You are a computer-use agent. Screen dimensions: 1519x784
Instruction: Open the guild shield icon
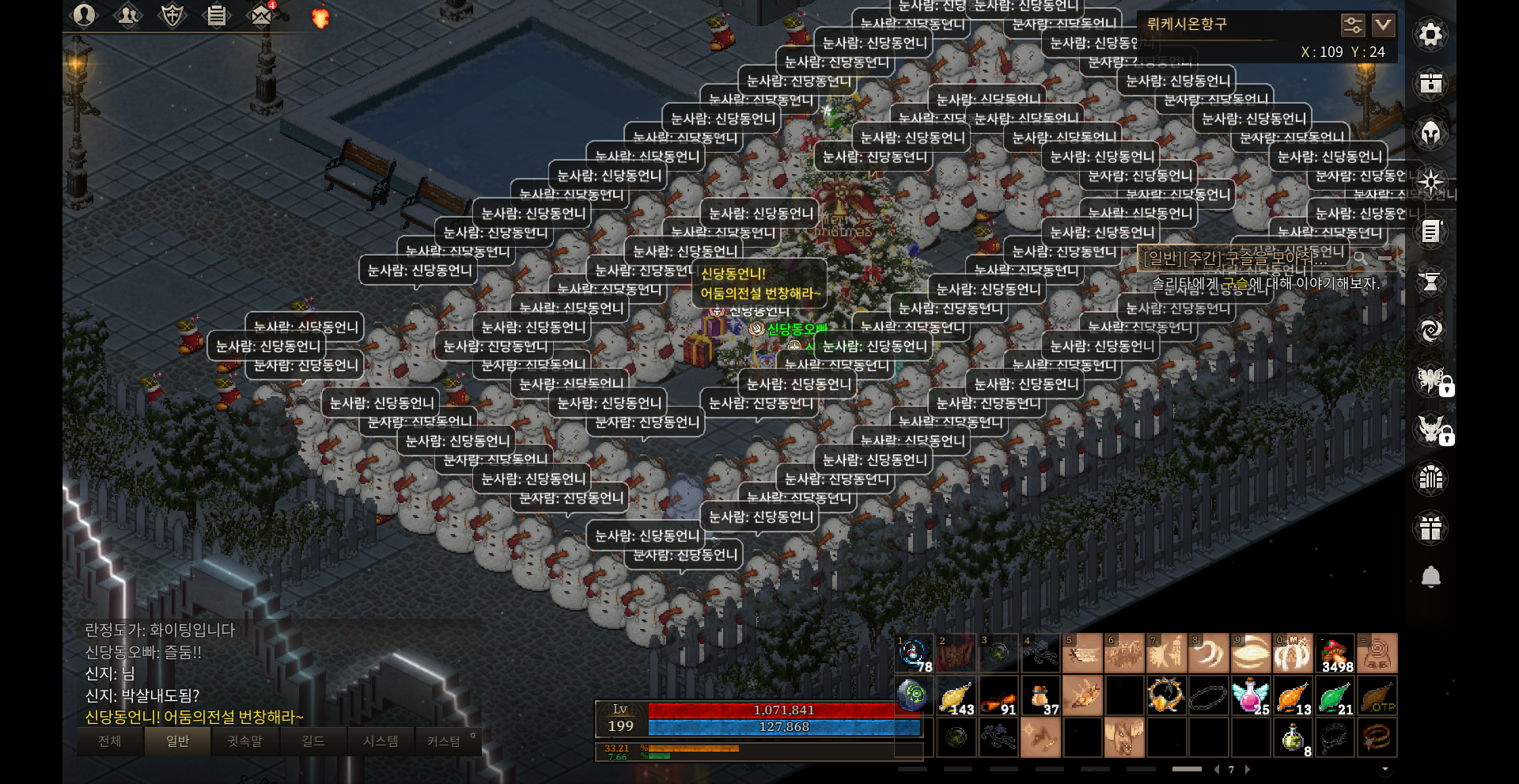pyautogui.click(x=172, y=14)
